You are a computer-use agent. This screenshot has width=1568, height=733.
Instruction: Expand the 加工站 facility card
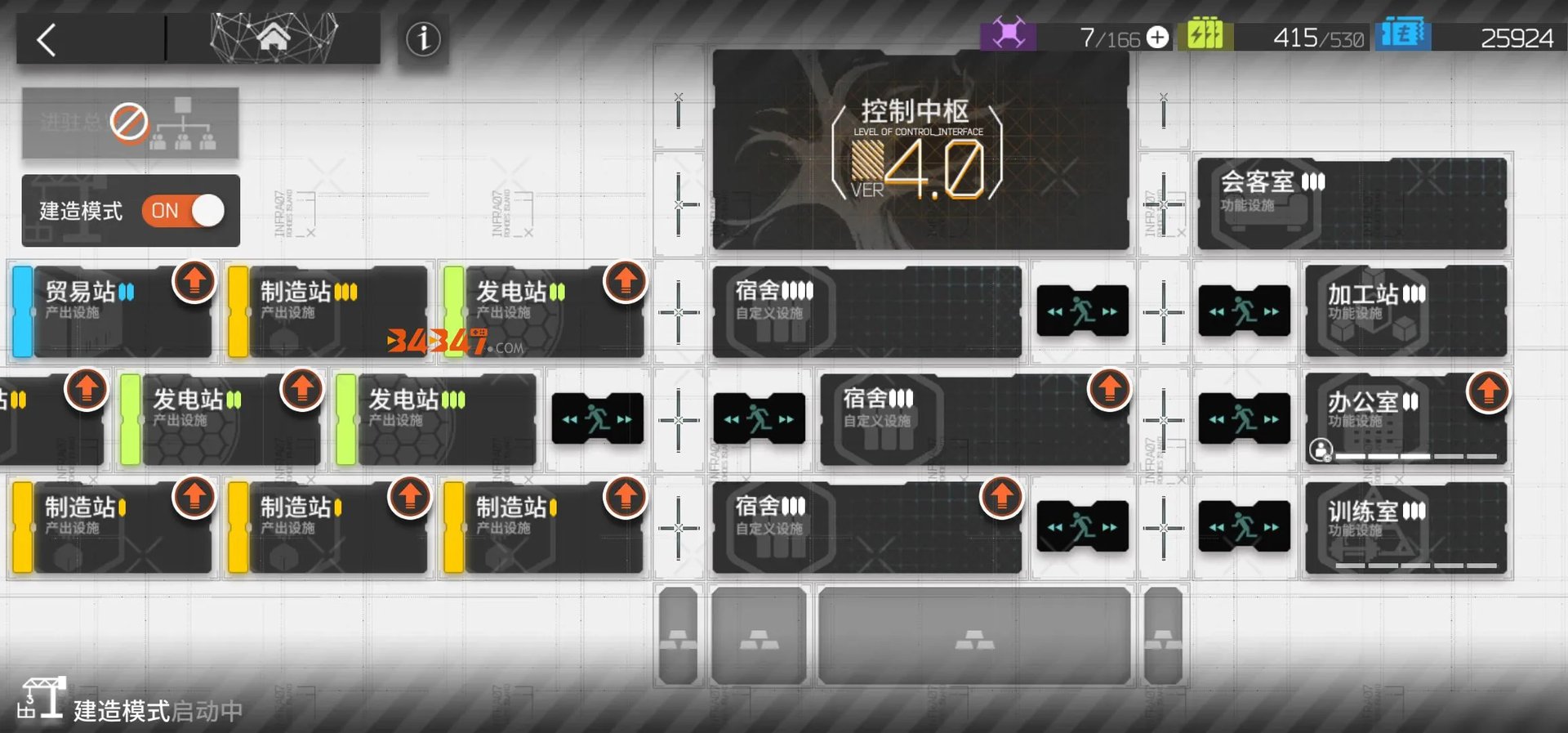[x=1405, y=311]
